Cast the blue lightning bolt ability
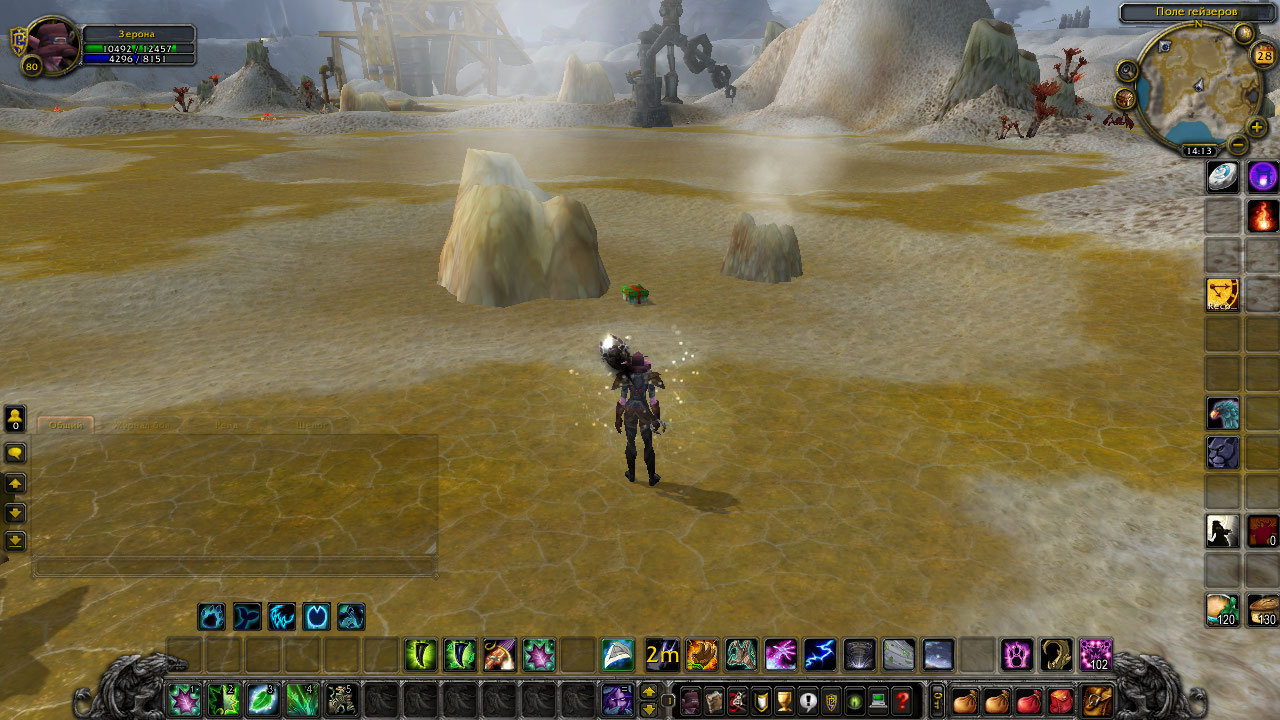 pyautogui.click(x=820, y=655)
